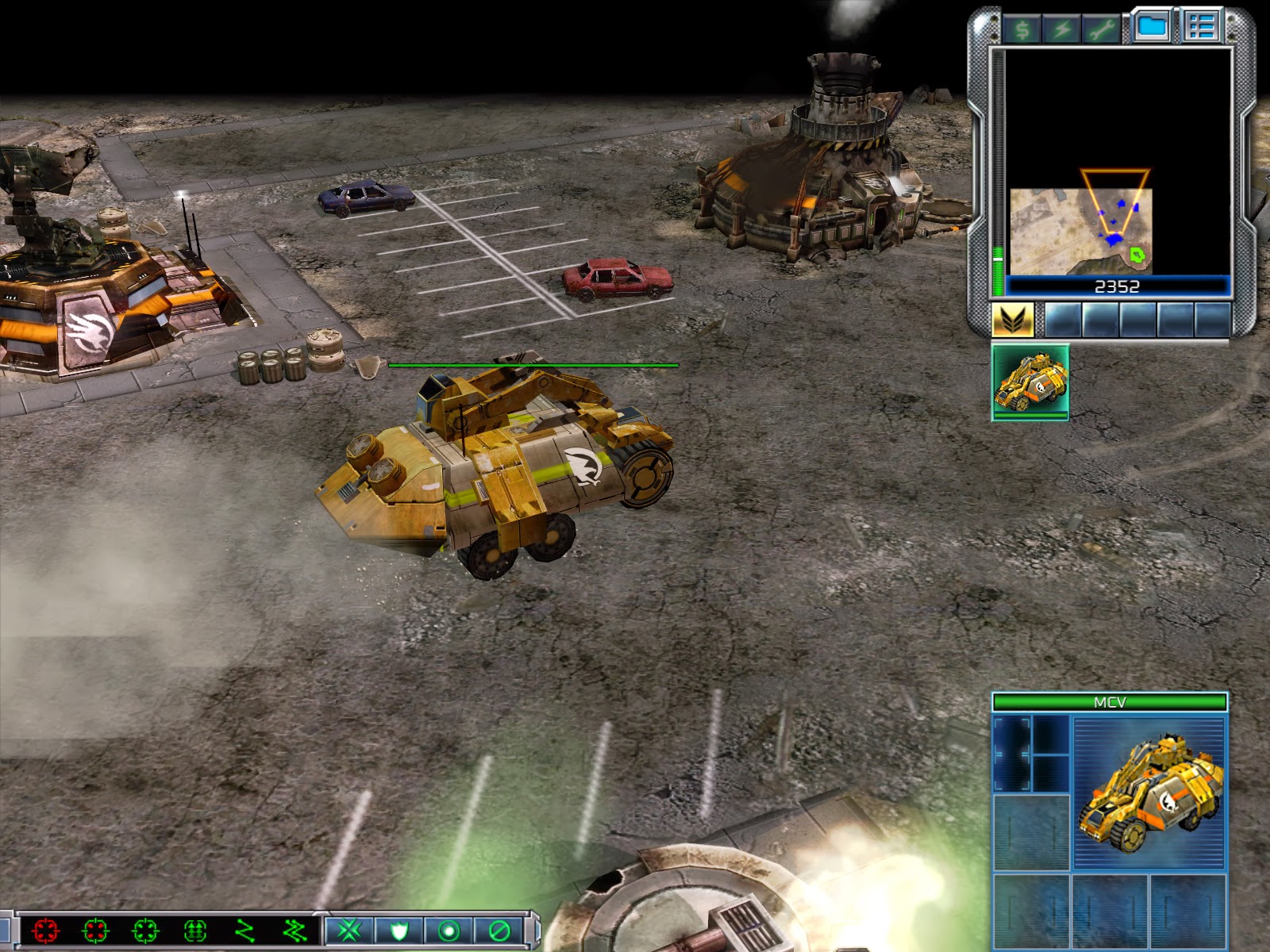
Task: Open the blue folder tab
Action: pos(1152,26)
